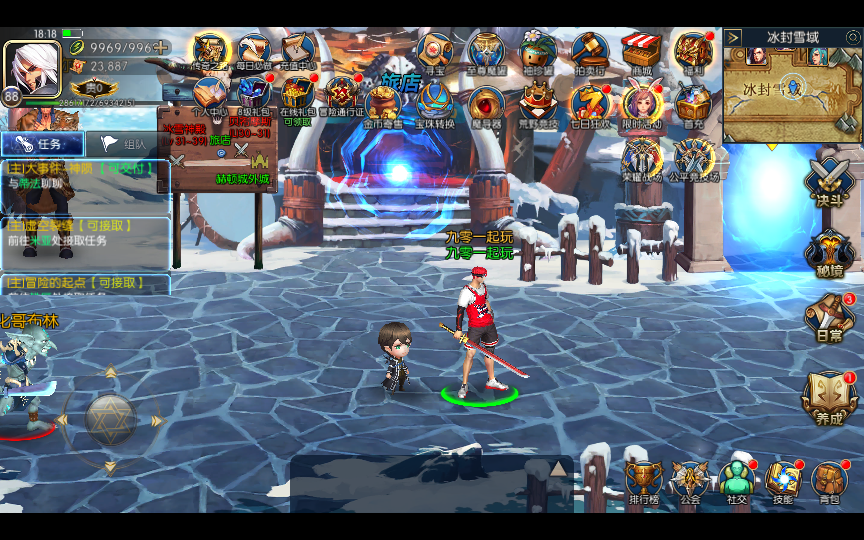Start a 决斗 duel
Image resolution: width=864 pixels, height=540 pixels.
(x=829, y=184)
